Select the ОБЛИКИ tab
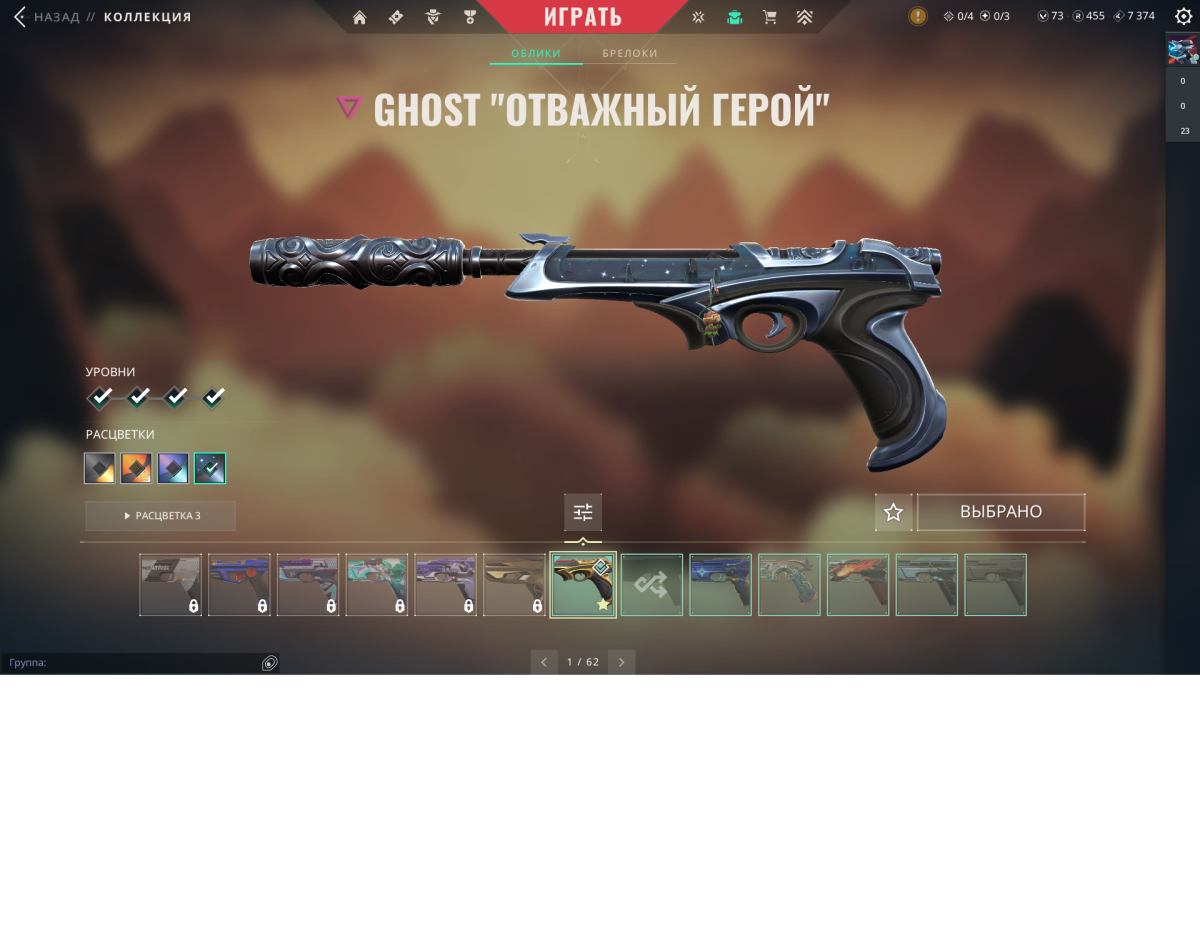Image resolution: width=1200 pixels, height=931 pixels. click(536, 53)
